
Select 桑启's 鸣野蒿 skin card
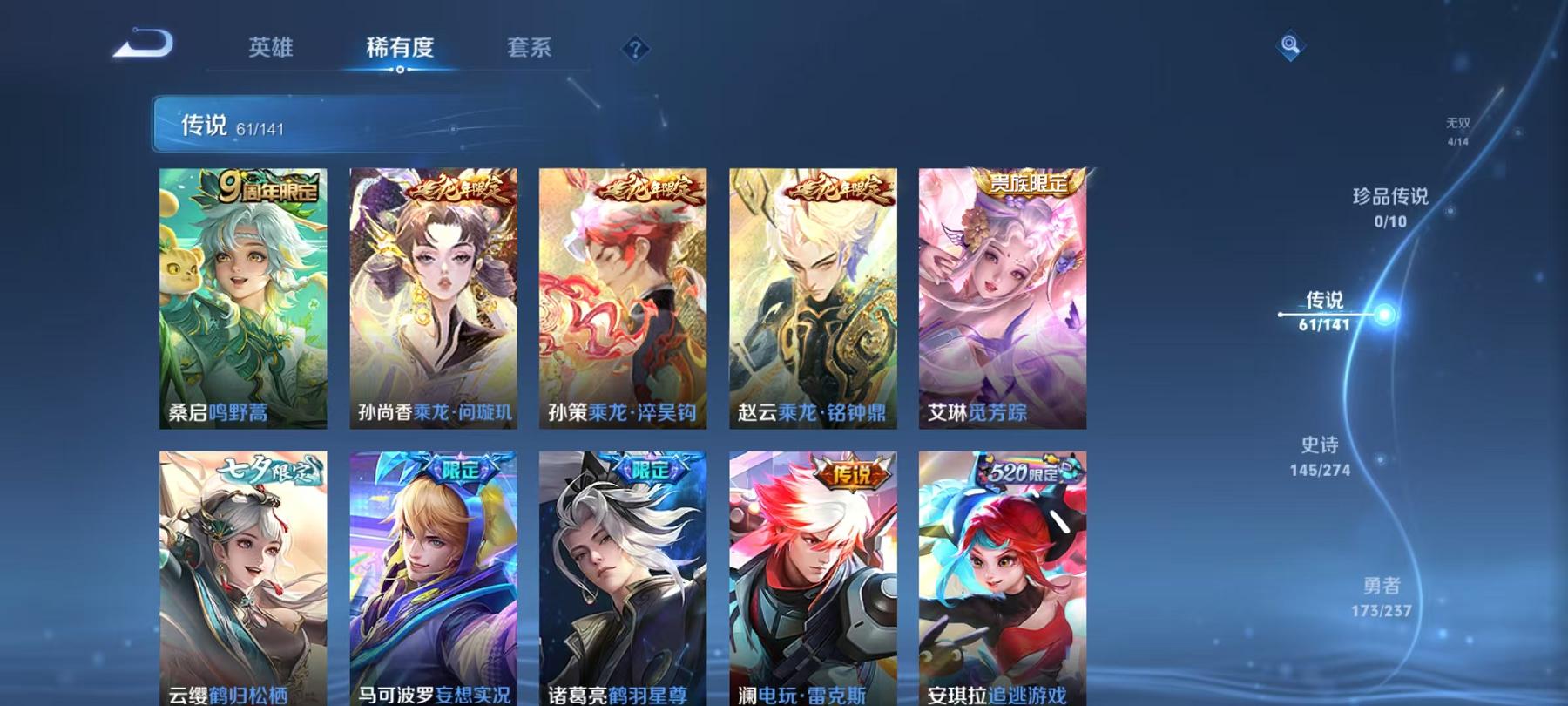[244, 296]
